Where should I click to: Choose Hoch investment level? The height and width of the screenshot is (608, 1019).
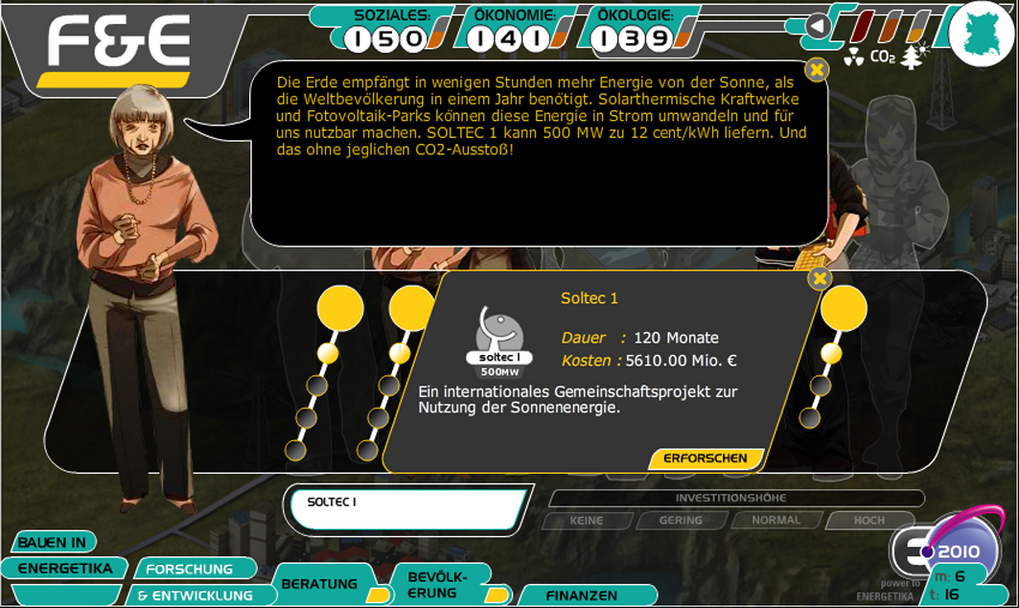pyautogui.click(x=869, y=520)
